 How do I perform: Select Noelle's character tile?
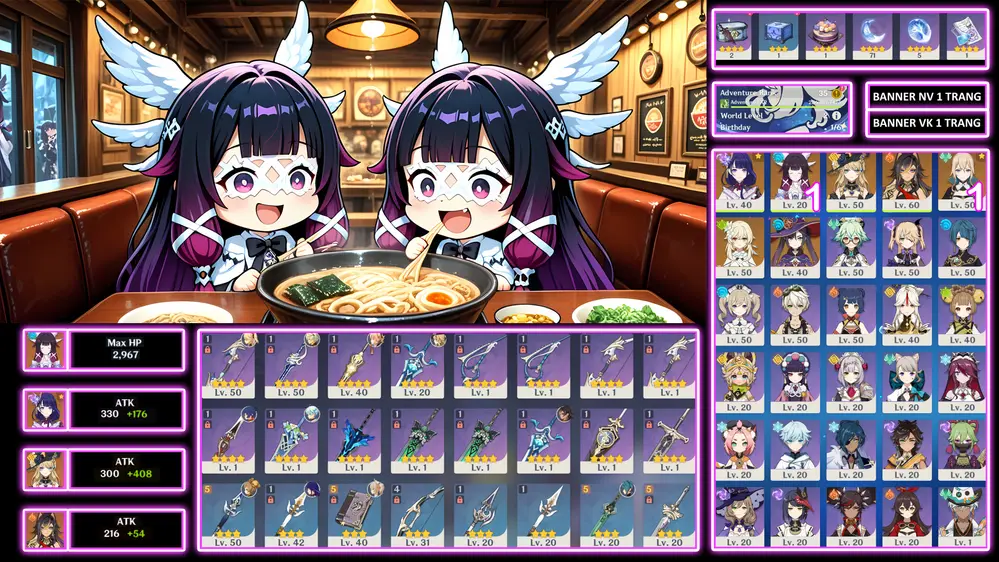851,378
